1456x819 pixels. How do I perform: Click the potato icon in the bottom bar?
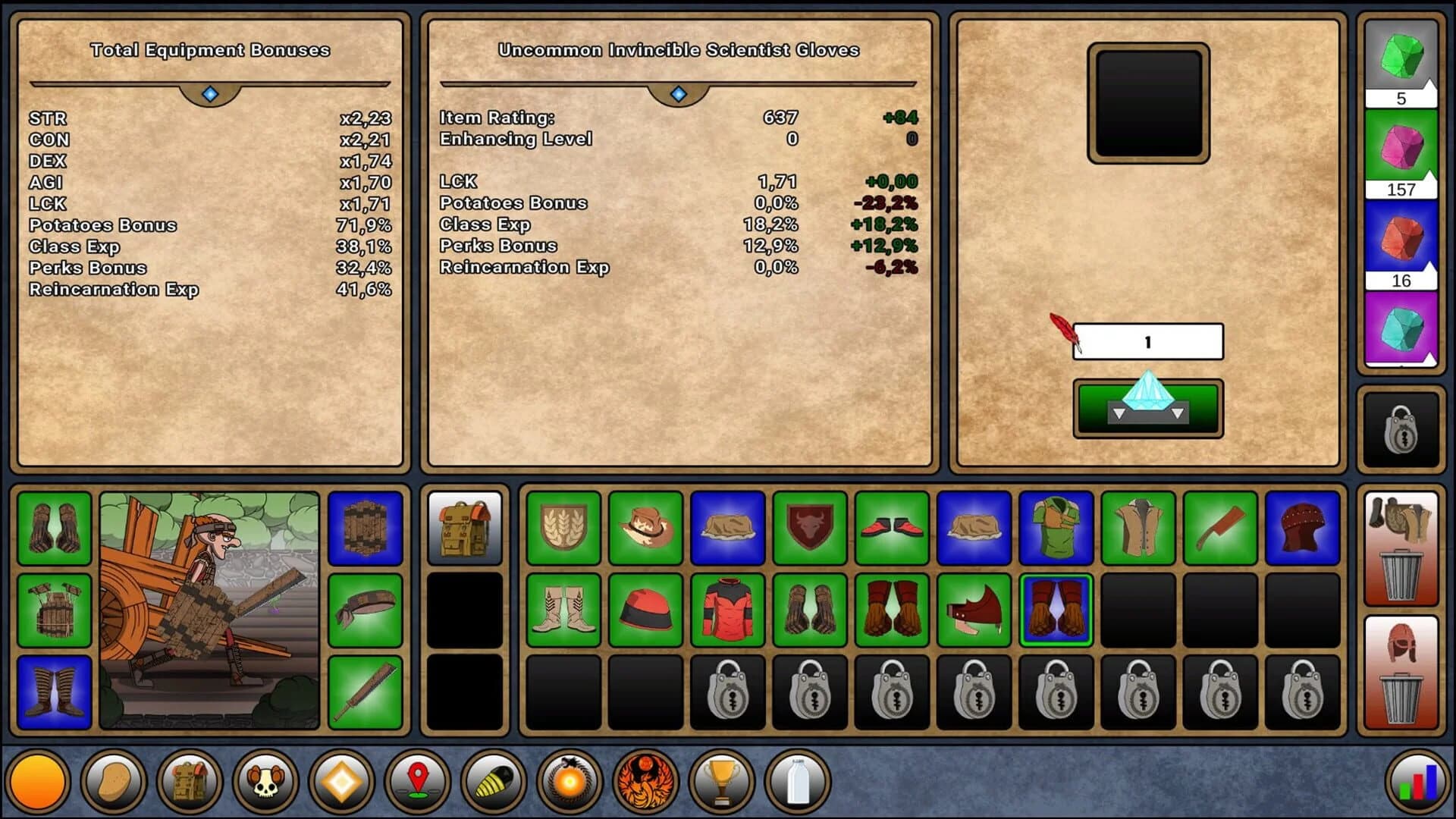coord(114,781)
